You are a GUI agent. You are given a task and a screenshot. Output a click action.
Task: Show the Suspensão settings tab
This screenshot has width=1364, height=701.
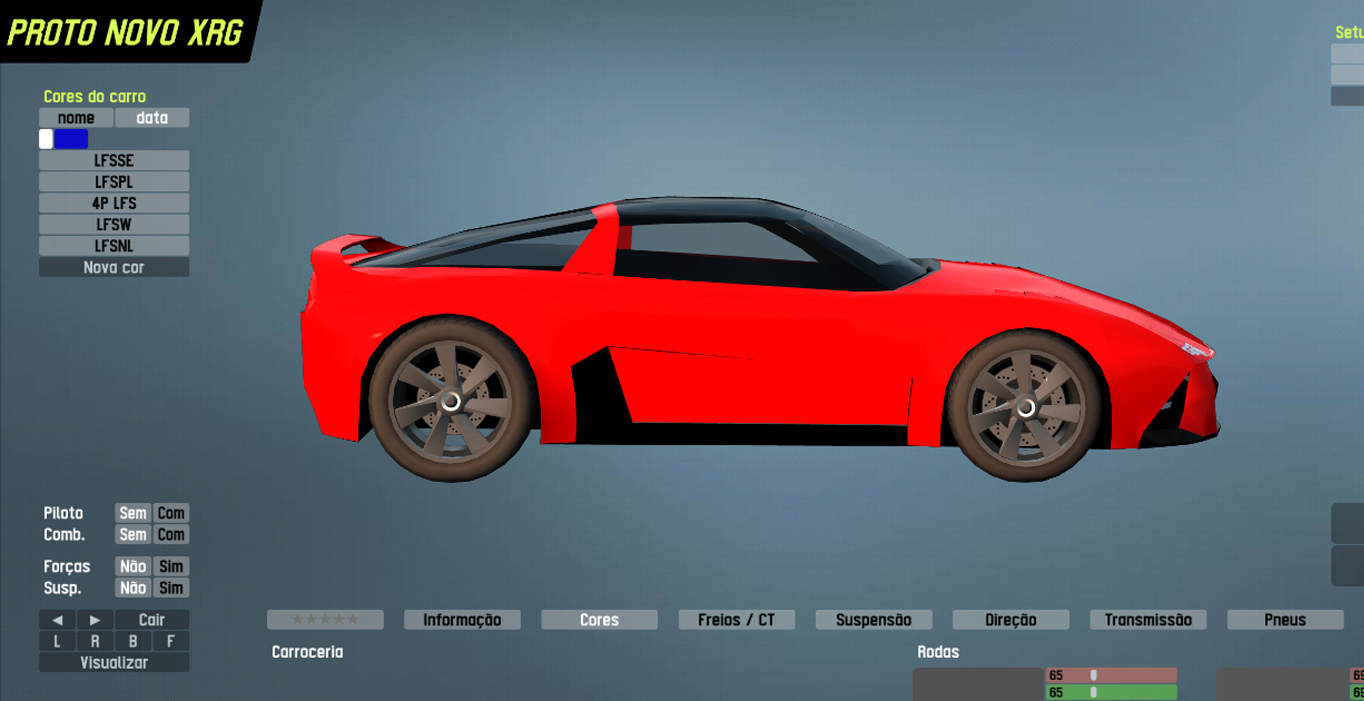(873, 620)
